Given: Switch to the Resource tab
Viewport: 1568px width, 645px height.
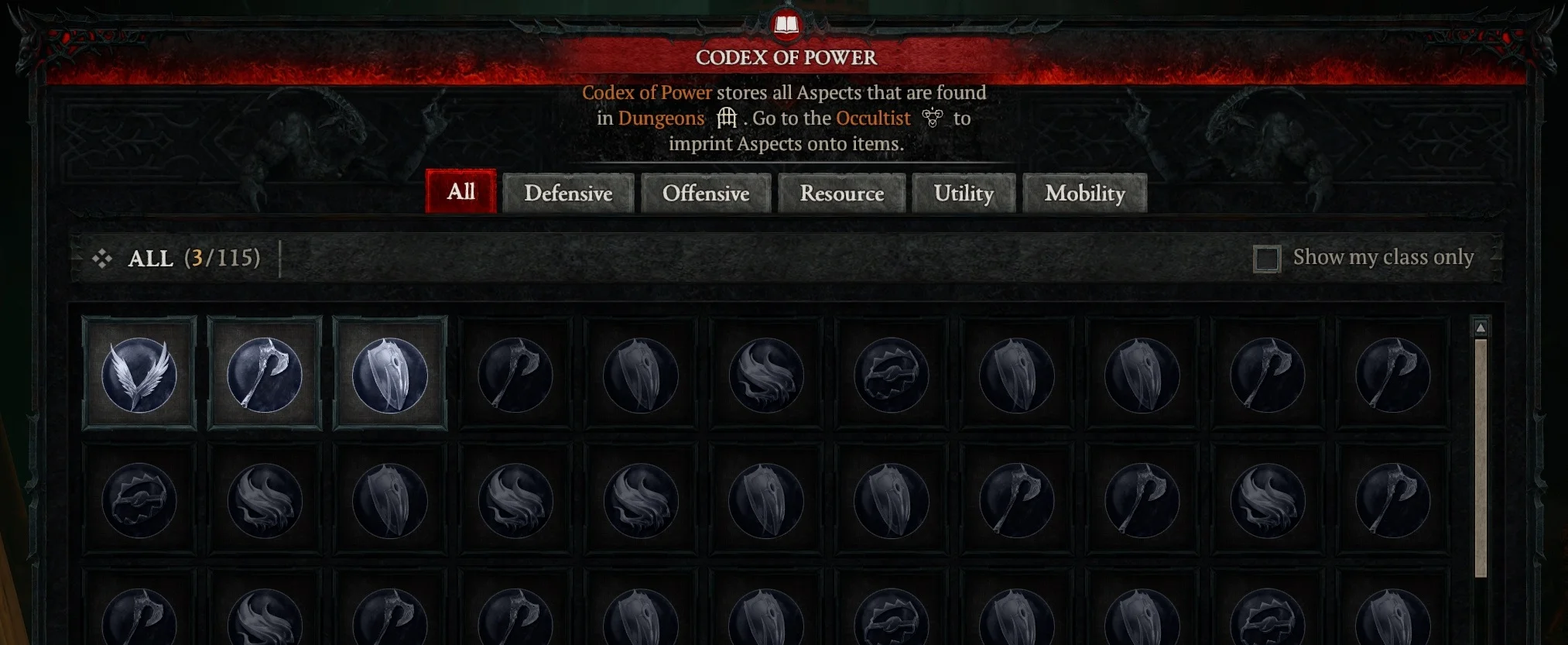Looking at the screenshot, I should pos(841,194).
